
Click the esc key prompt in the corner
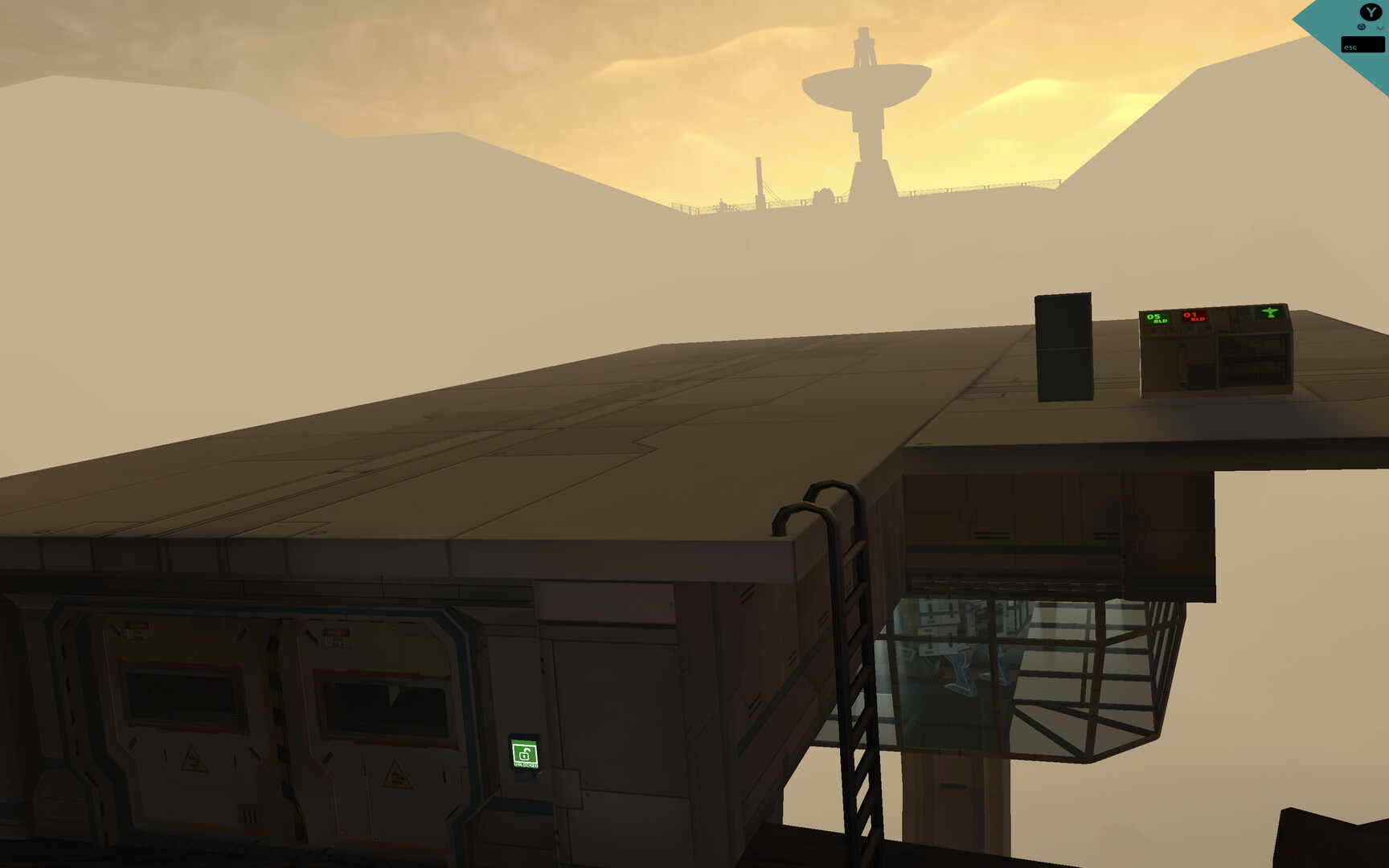pos(1364,44)
